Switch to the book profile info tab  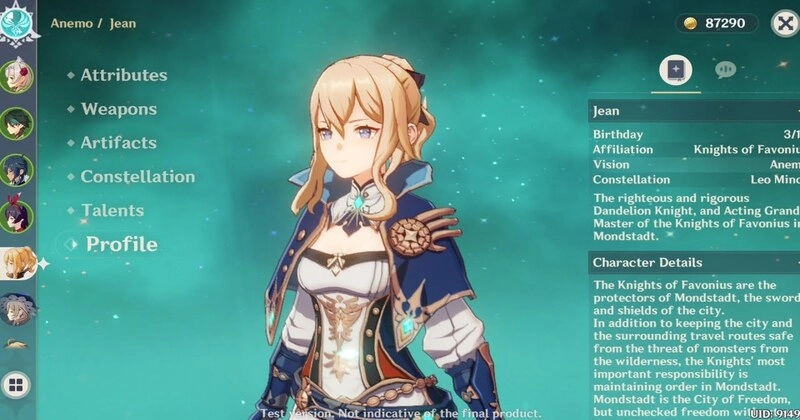pyautogui.click(x=676, y=70)
